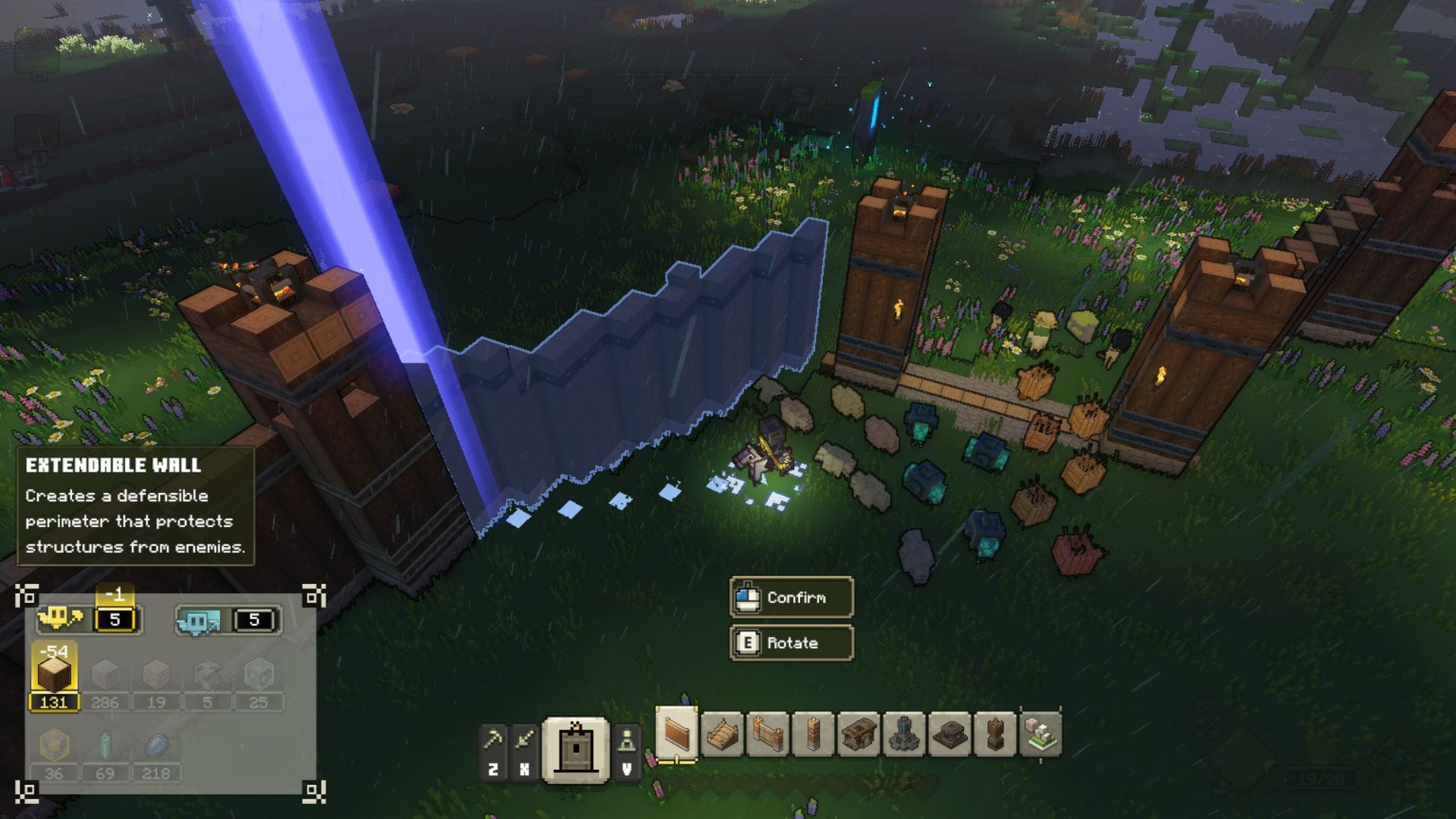Click the Rotate button
The width and height of the screenshot is (1456, 819).
click(x=791, y=643)
